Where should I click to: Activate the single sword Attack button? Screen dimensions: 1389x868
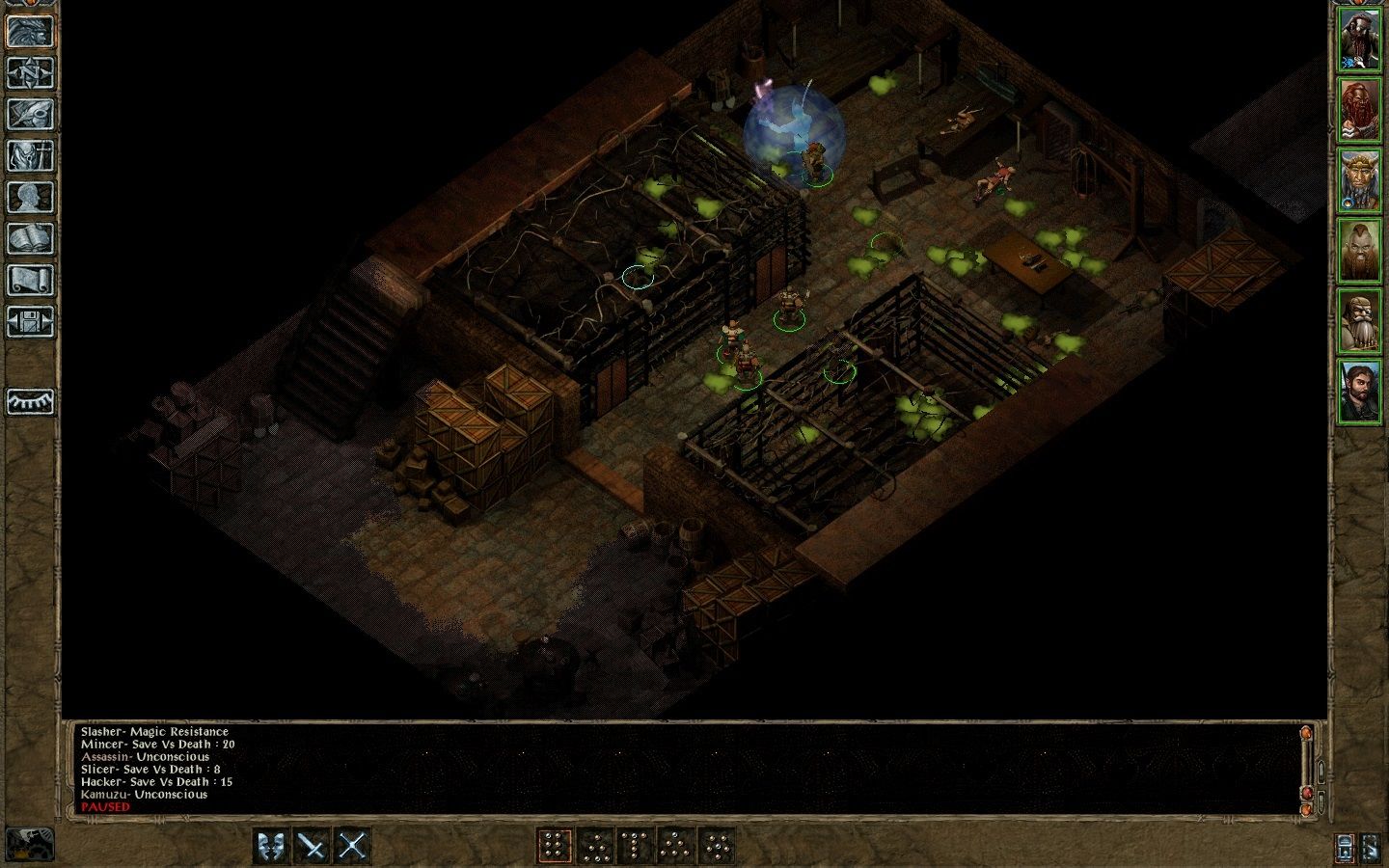[x=313, y=847]
